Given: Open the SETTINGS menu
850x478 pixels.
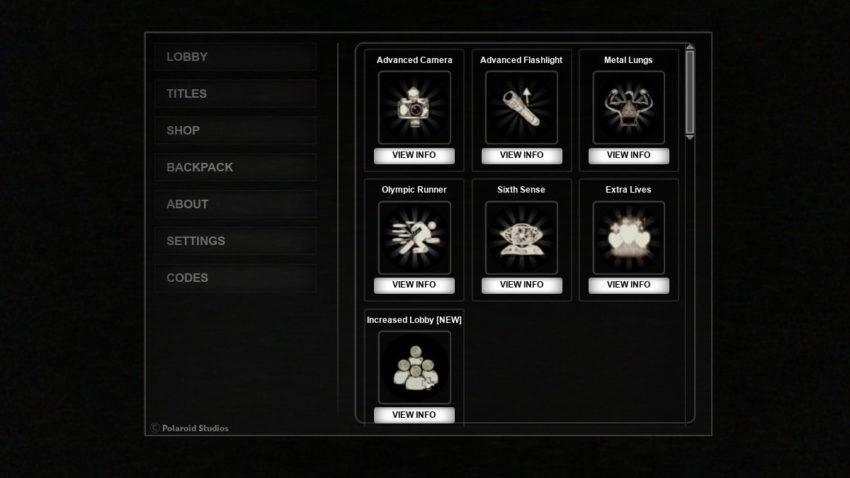Looking at the screenshot, I should (x=235, y=241).
